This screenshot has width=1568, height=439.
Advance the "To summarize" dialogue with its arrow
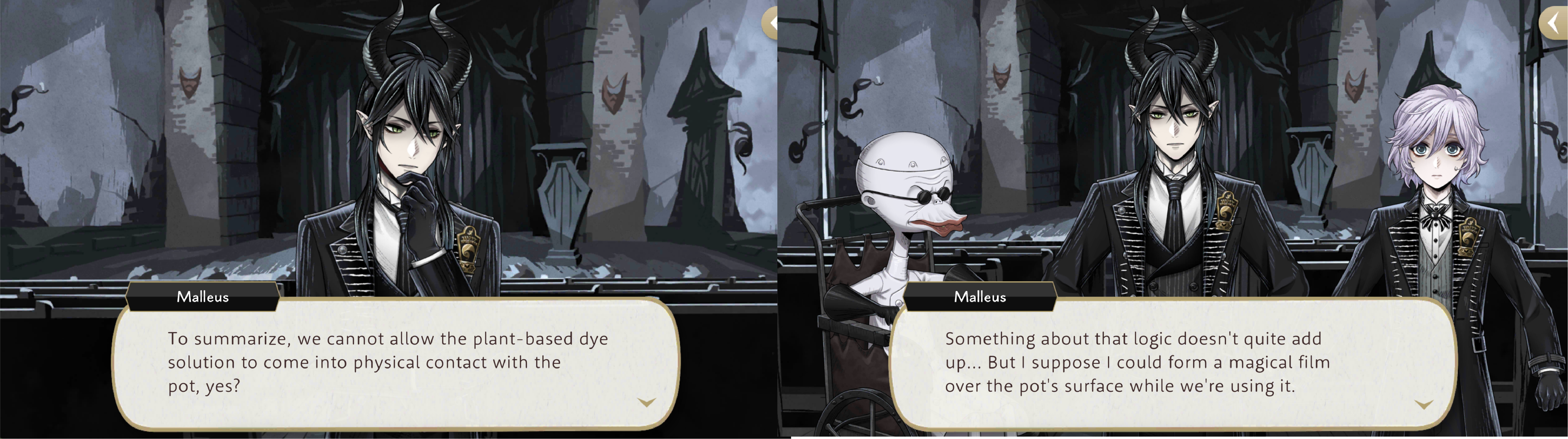[646, 402]
